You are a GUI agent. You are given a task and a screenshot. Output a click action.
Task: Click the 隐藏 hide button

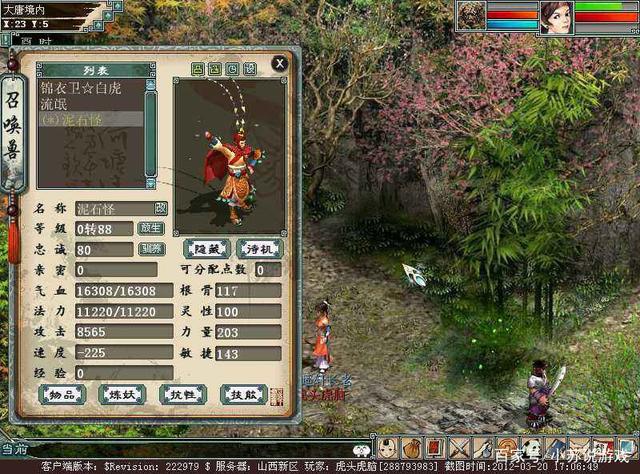click(207, 248)
